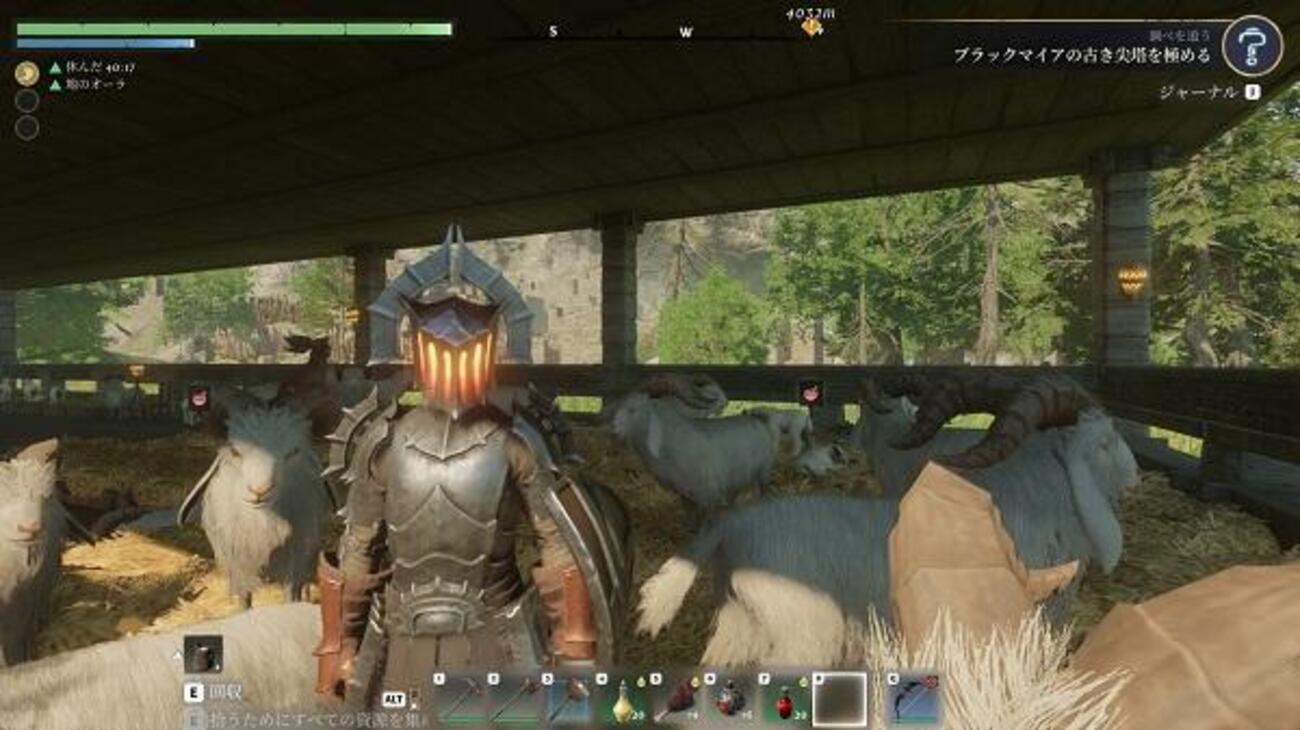Use the yellow potion flask
This screenshot has width=1300, height=730.
click(x=622, y=699)
